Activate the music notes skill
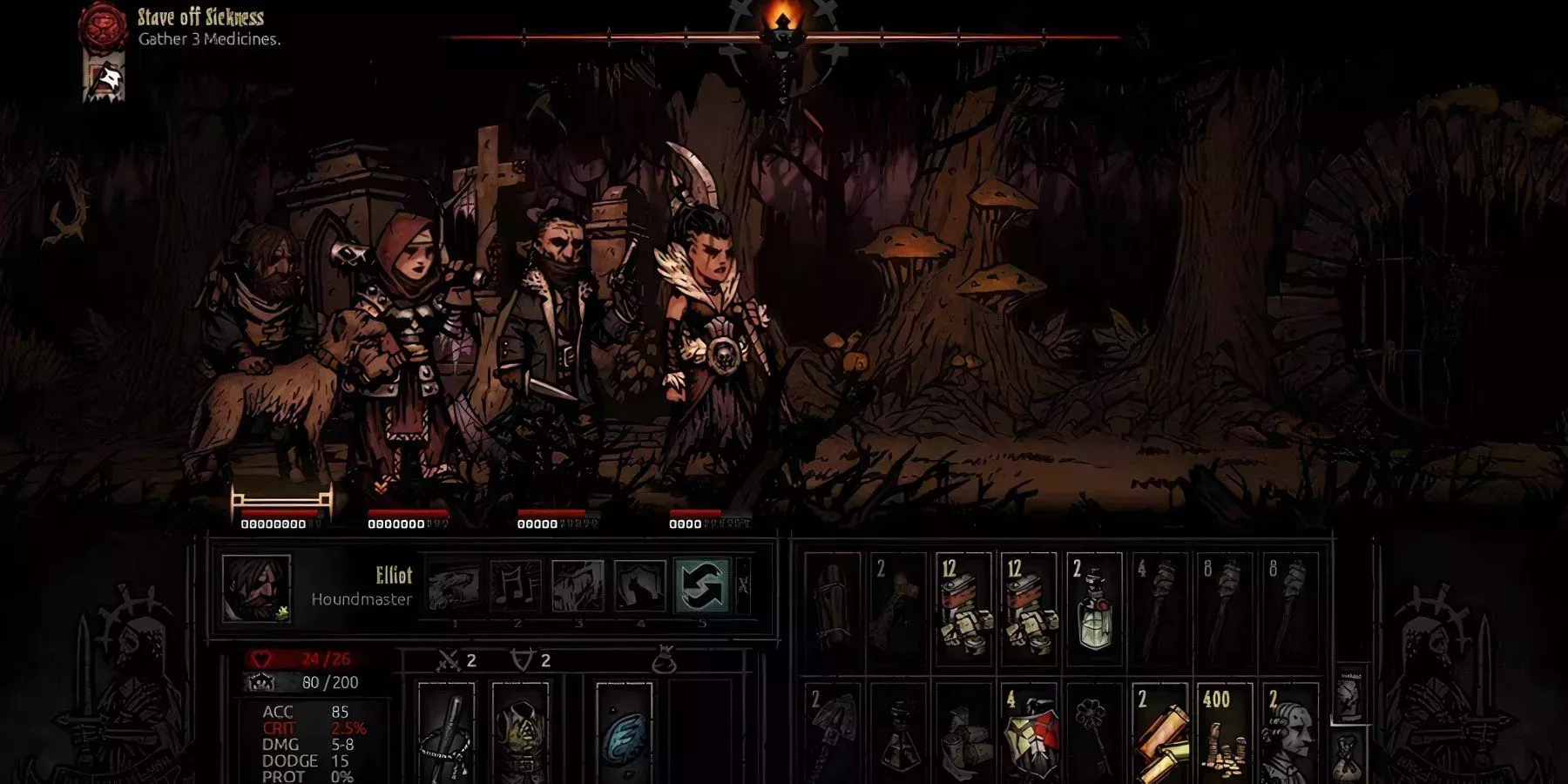This screenshot has width=1568, height=784. [x=516, y=585]
